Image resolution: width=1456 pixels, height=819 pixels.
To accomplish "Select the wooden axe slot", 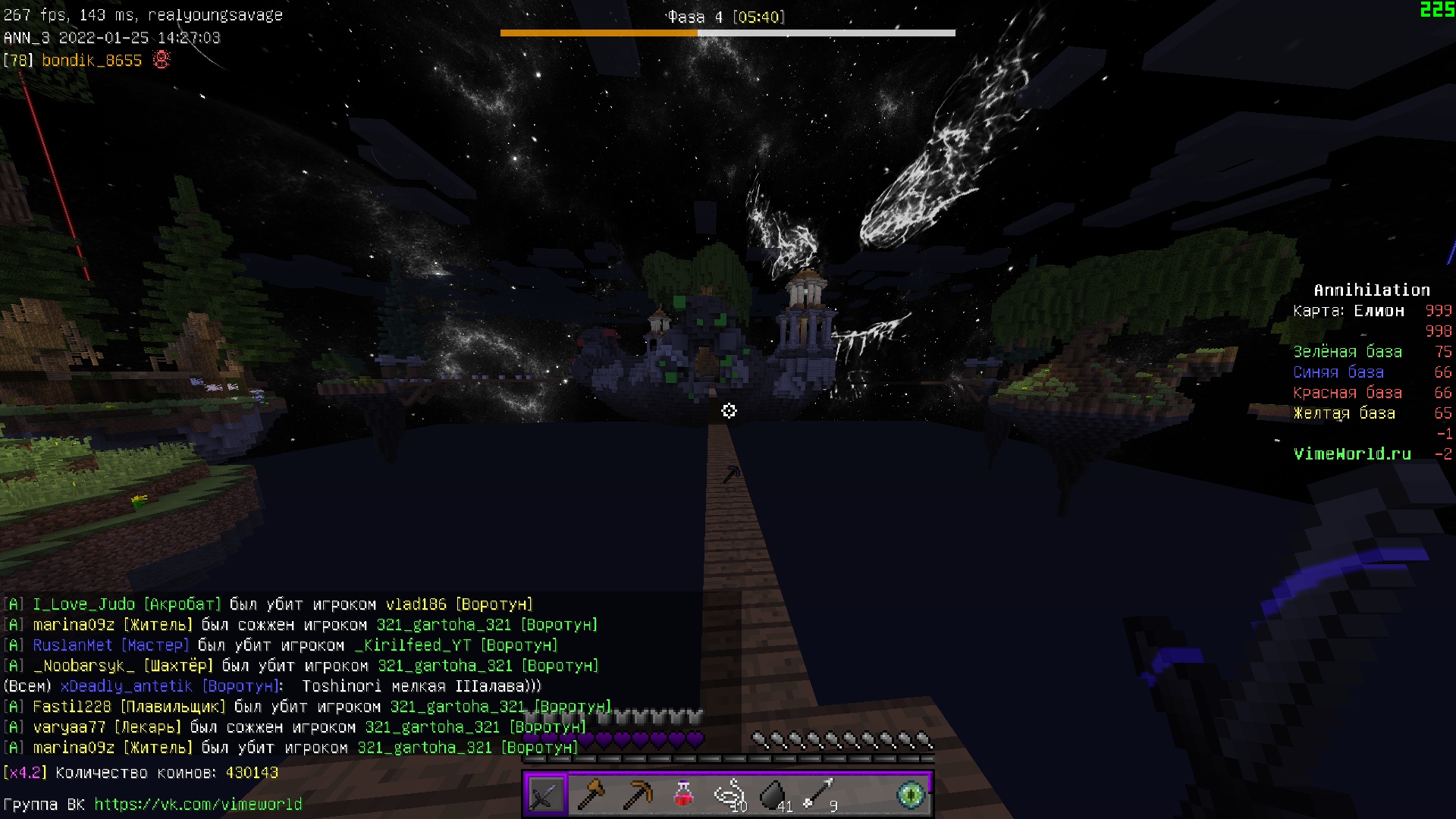I will click(x=591, y=795).
